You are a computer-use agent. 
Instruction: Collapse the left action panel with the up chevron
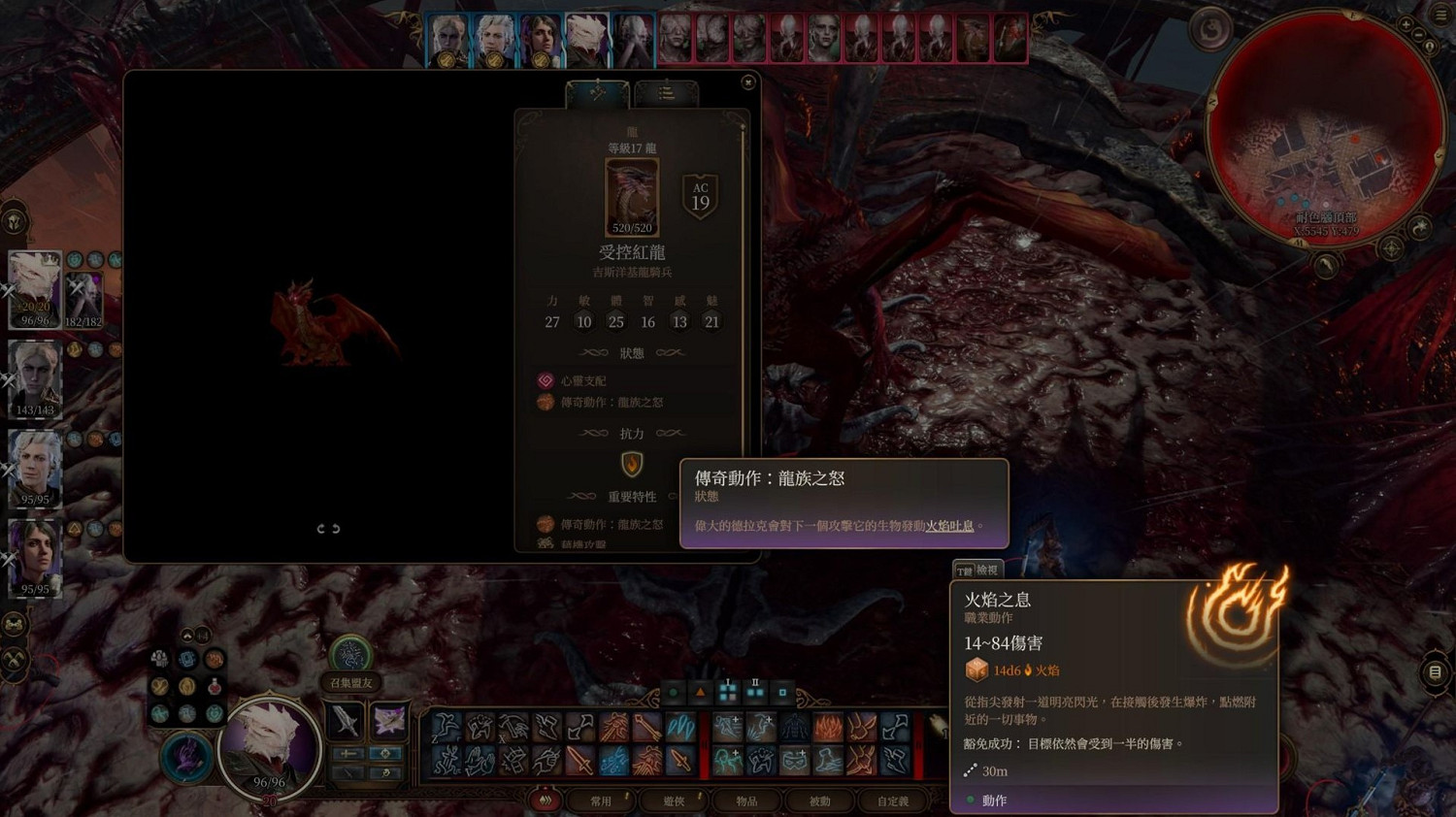point(187,634)
